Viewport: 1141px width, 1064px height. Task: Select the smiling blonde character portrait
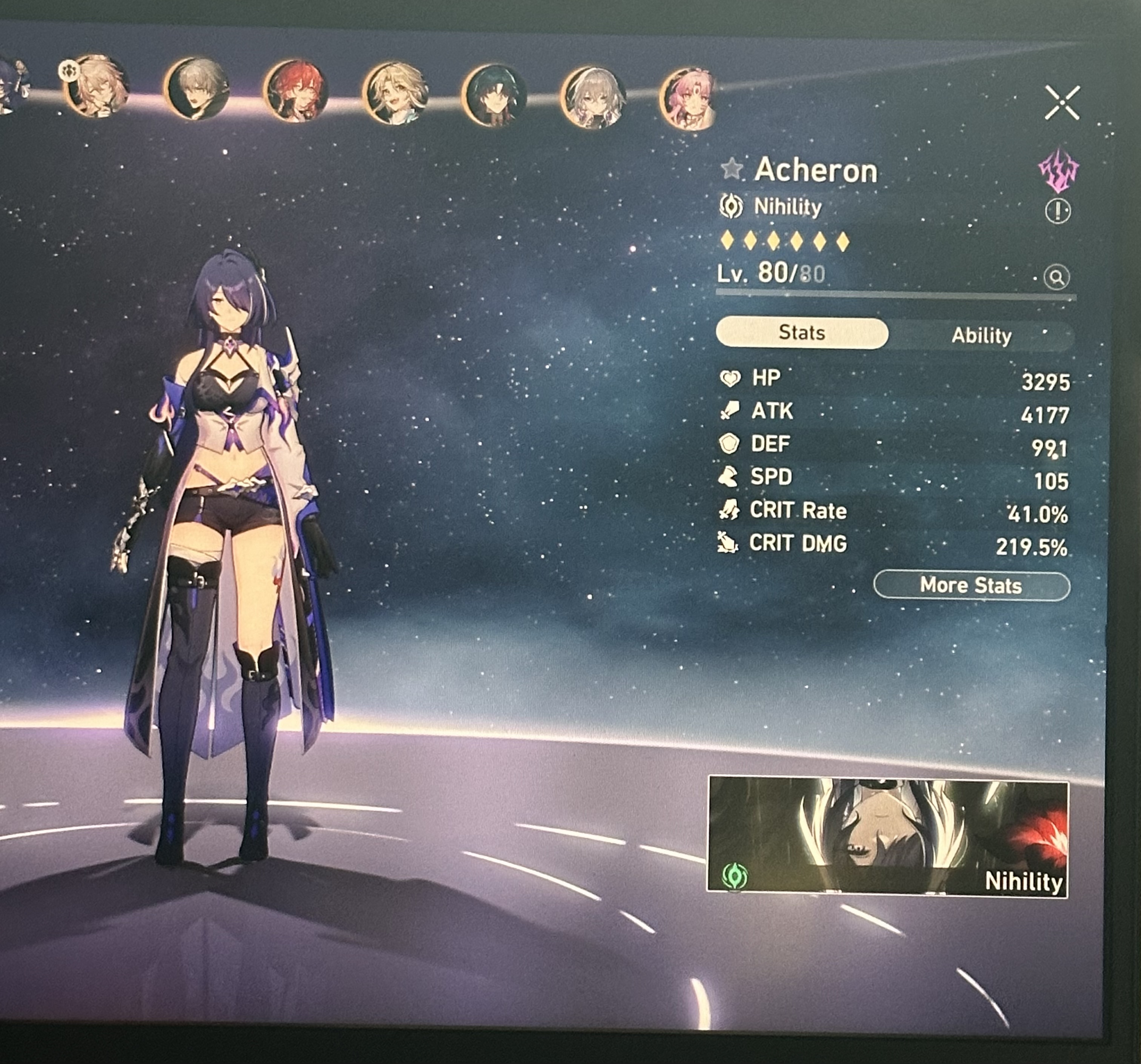coord(396,95)
